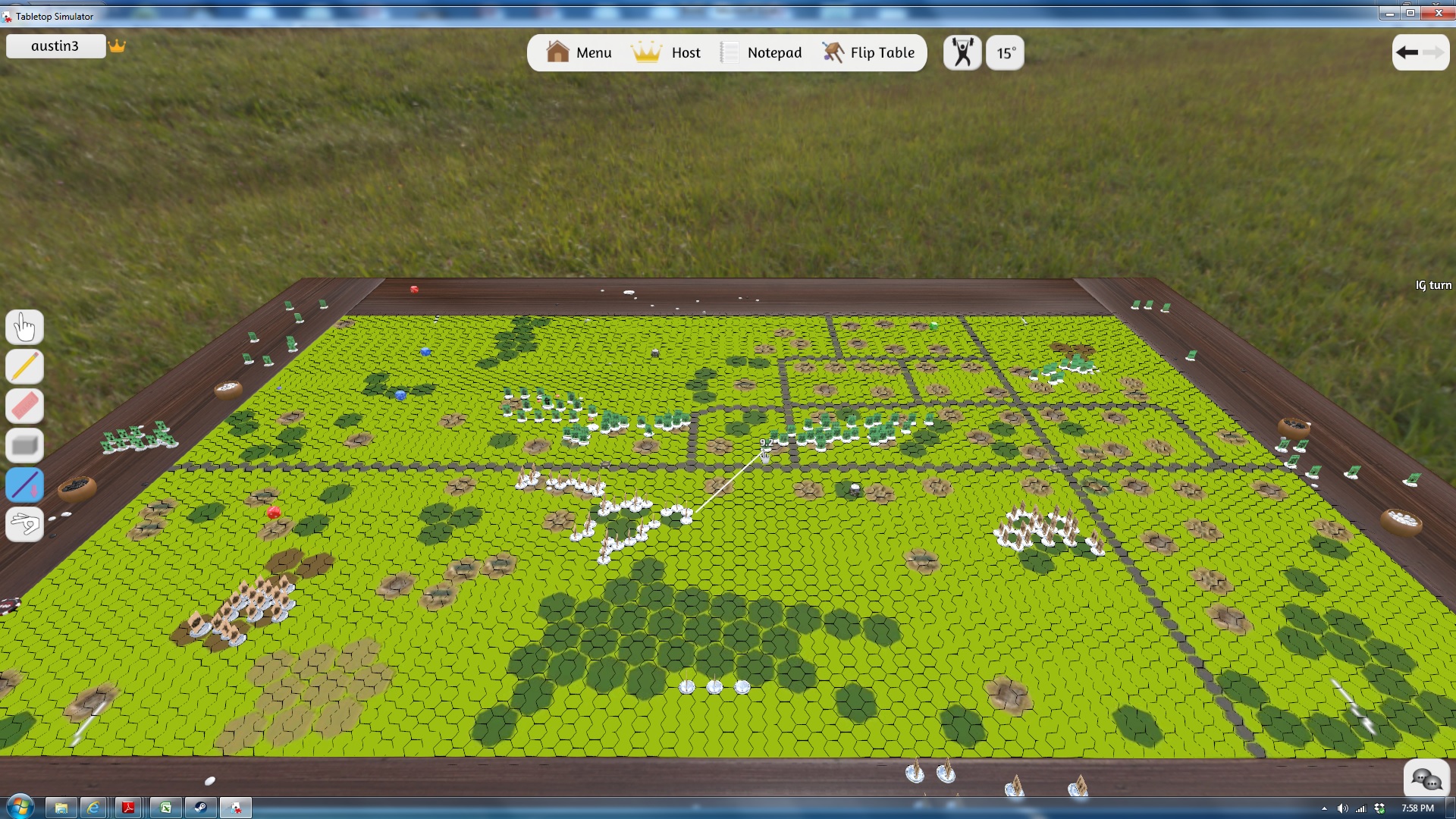Viewport: 1456px width, 819px height.
Task: Click the back arrow in top-right panel
Action: tap(1407, 52)
